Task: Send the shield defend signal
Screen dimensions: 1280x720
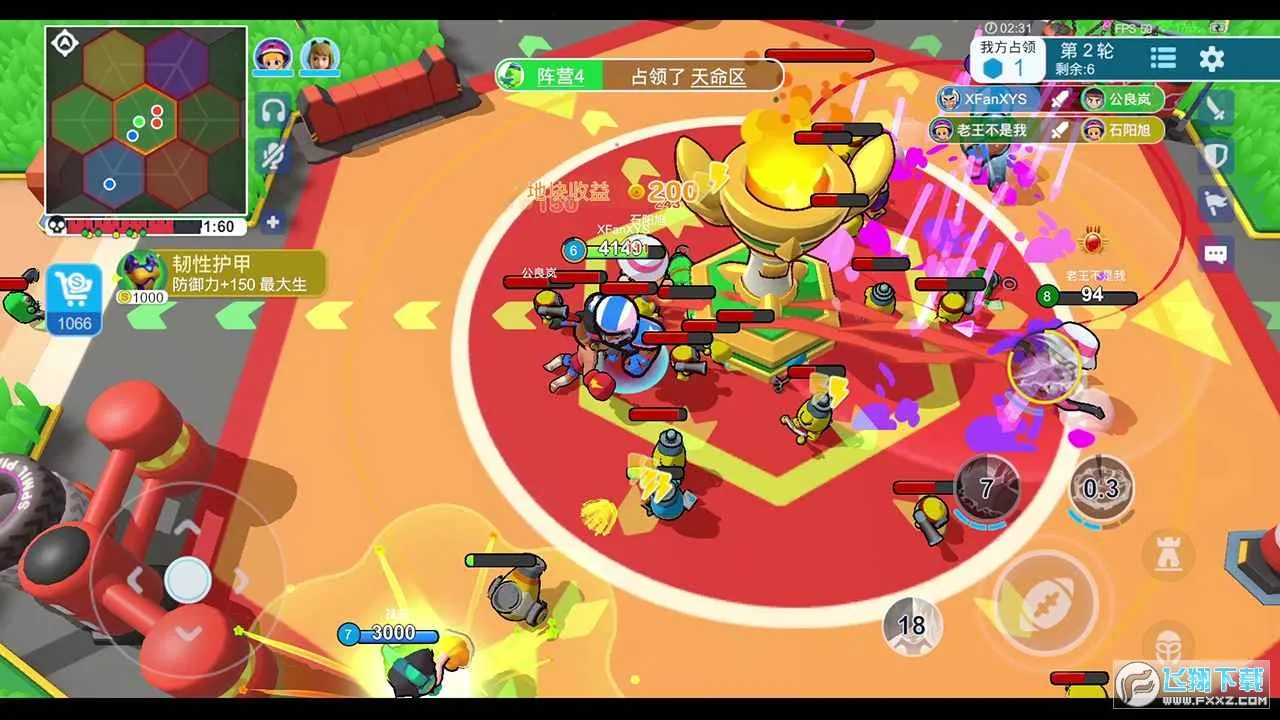Action: (1216, 155)
